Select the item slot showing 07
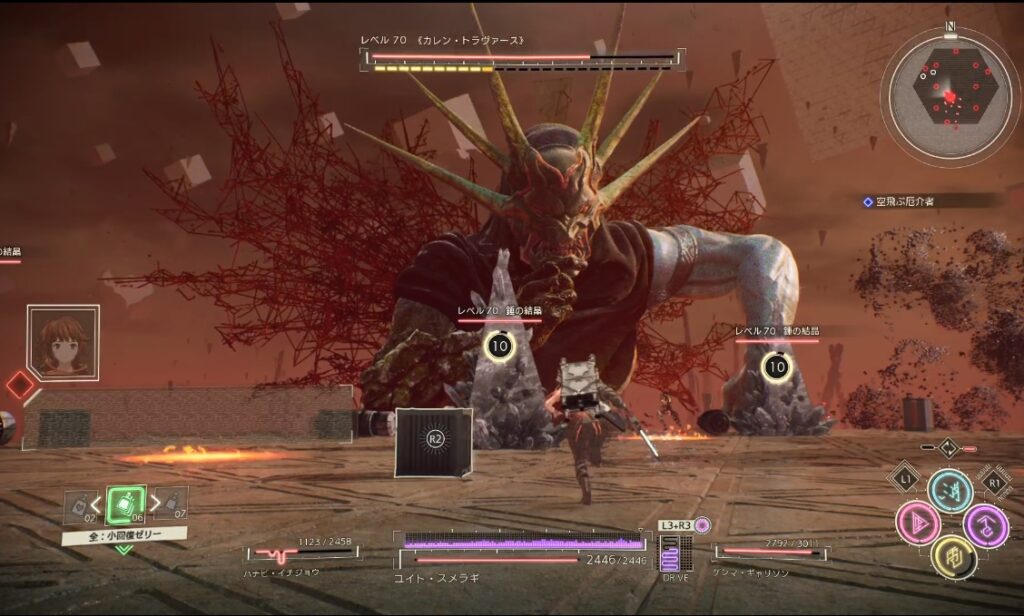1024x616 pixels. (x=174, y=503)
